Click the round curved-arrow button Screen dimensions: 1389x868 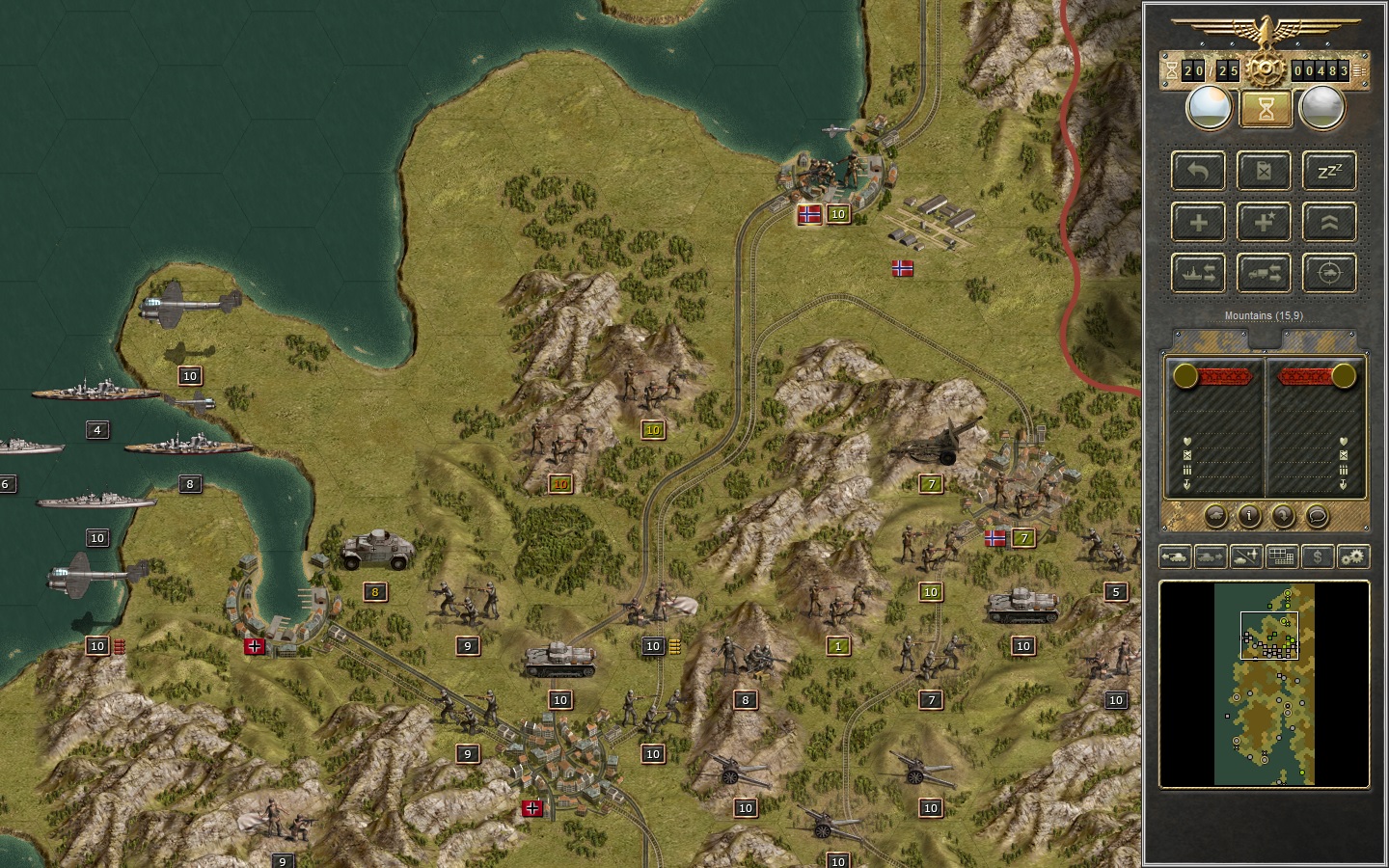(1283, 516)
